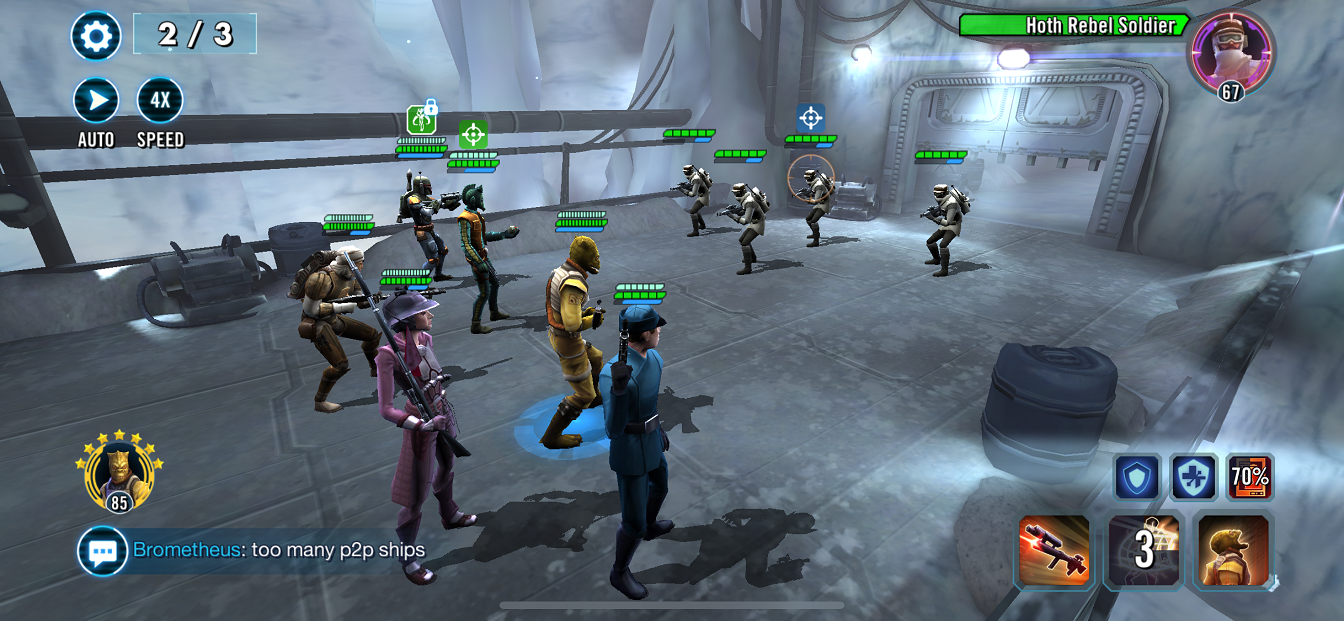Image resolution: width=1344 pixels, height=621 pixels.
Task: Use the rifle basic attack ability
Action: tap(1054, 551)
